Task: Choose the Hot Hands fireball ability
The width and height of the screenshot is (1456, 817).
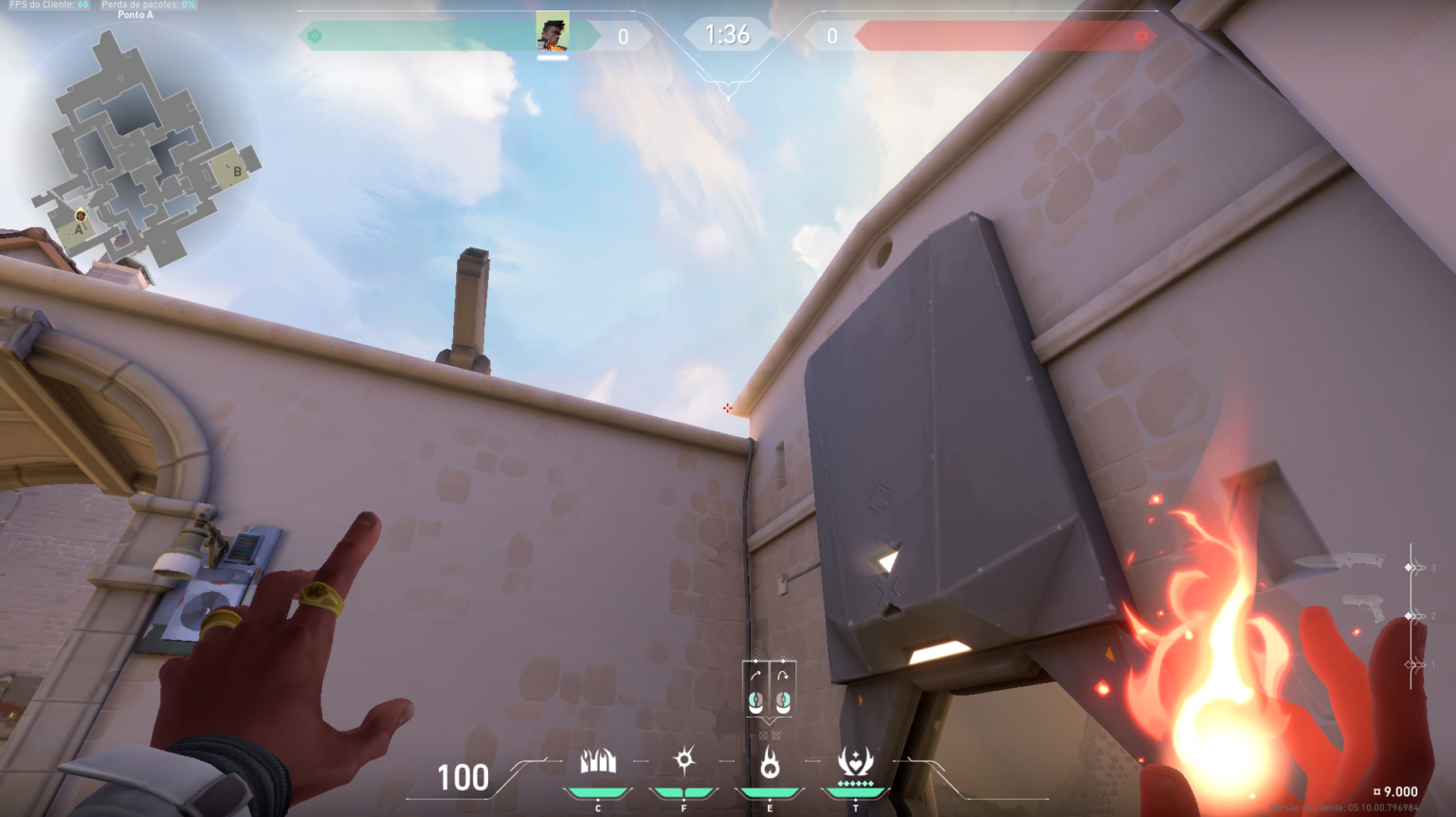Action: click(x=770, y=762)
